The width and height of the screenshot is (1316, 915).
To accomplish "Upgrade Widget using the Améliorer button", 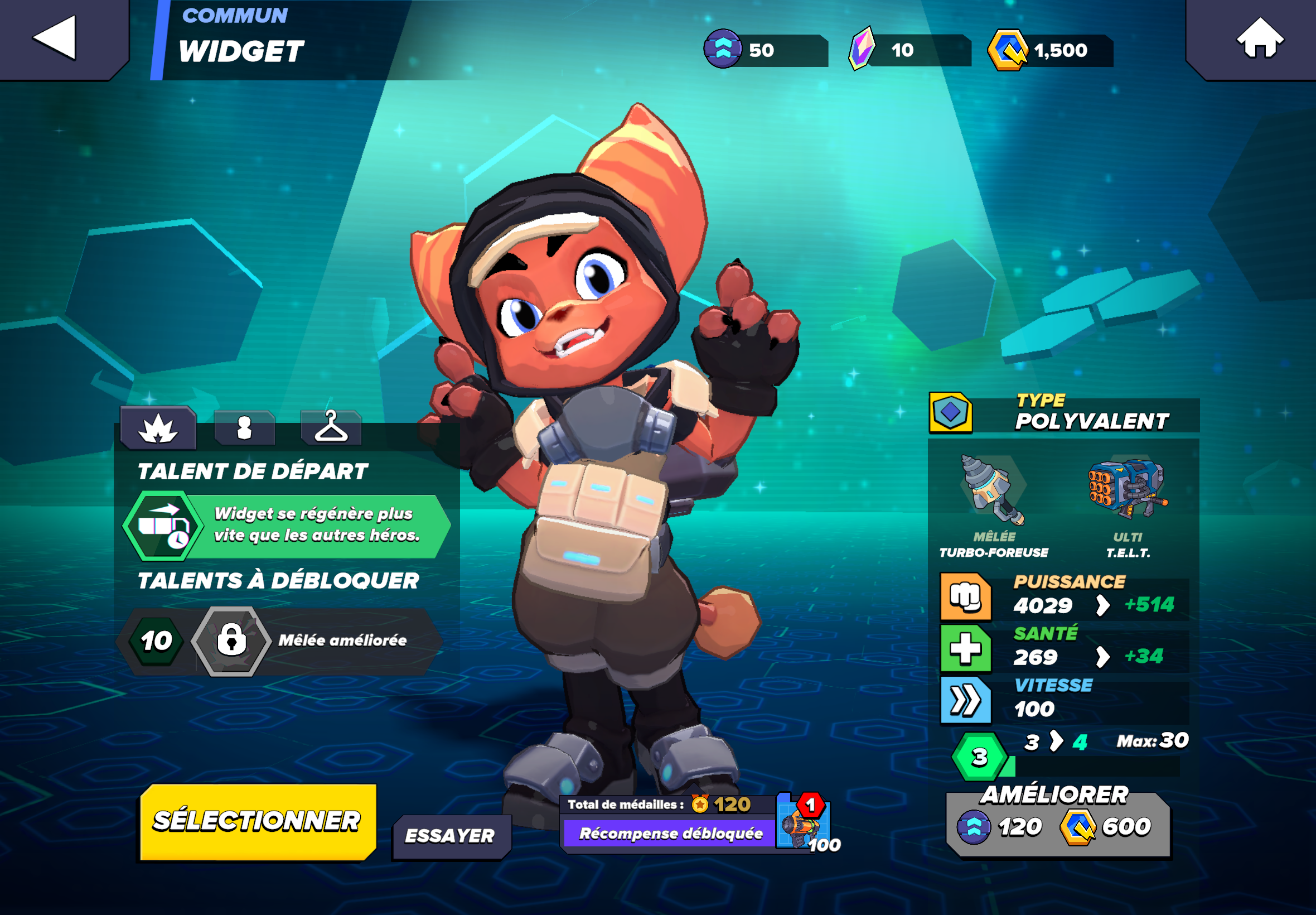I will point(1057,825).
